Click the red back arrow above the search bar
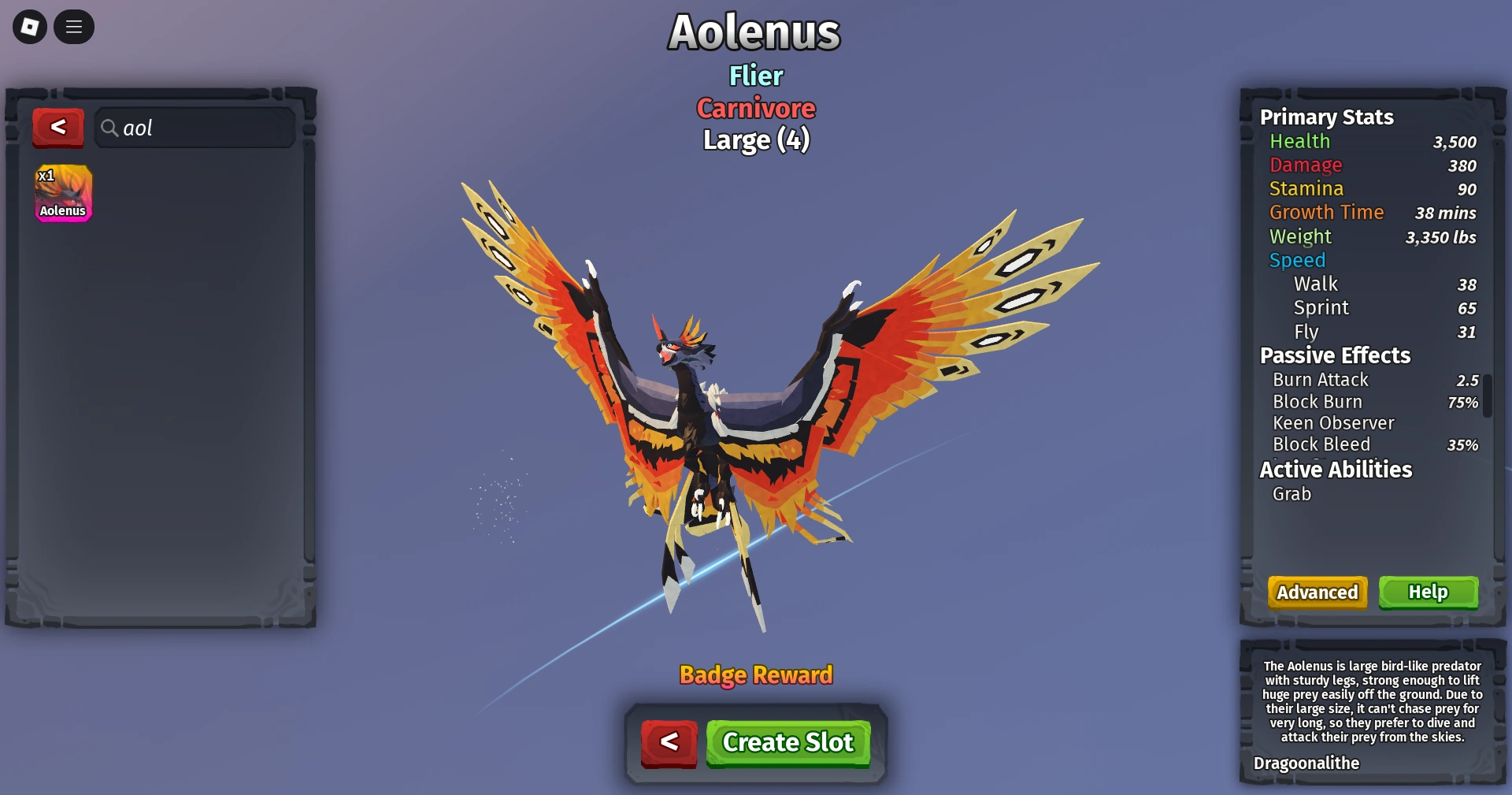The image size is (1512, 795). pos(57,128)
